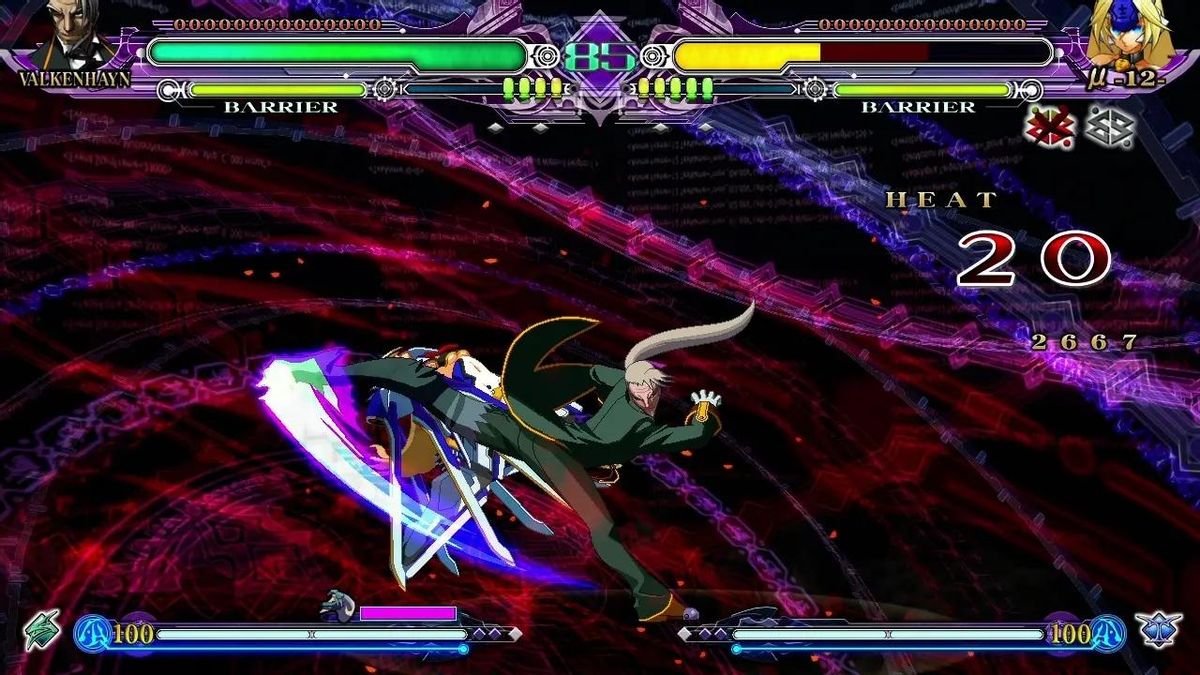The height and width of the screenshot is (675, 1200).
Task: Click the green crest emblem icon
Action: click(x=42, y=629)
